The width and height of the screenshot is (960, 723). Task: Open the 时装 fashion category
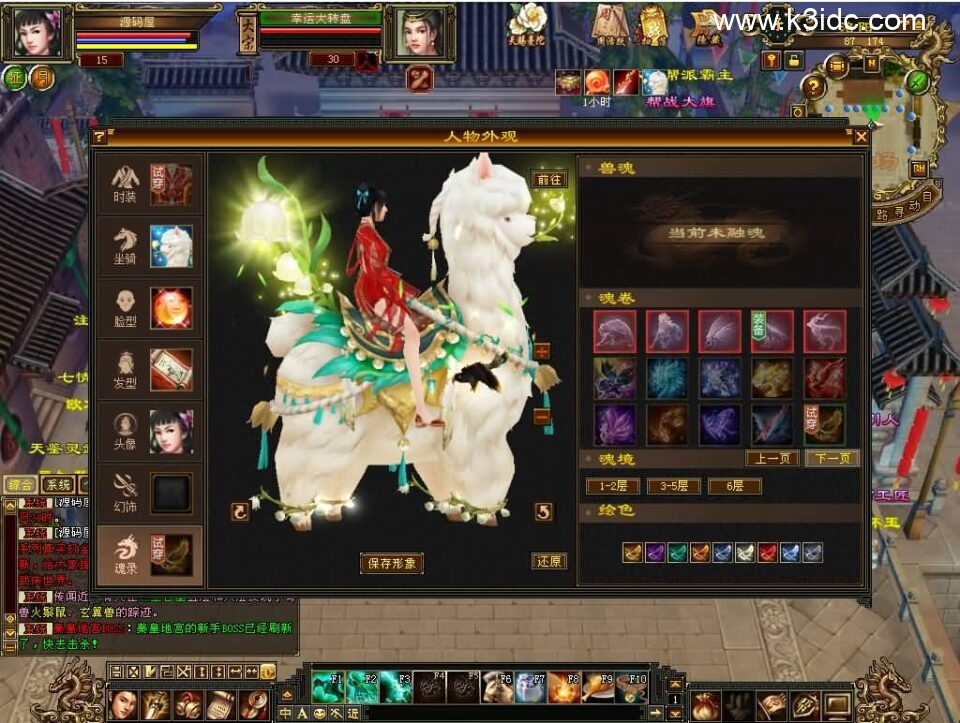152,185
